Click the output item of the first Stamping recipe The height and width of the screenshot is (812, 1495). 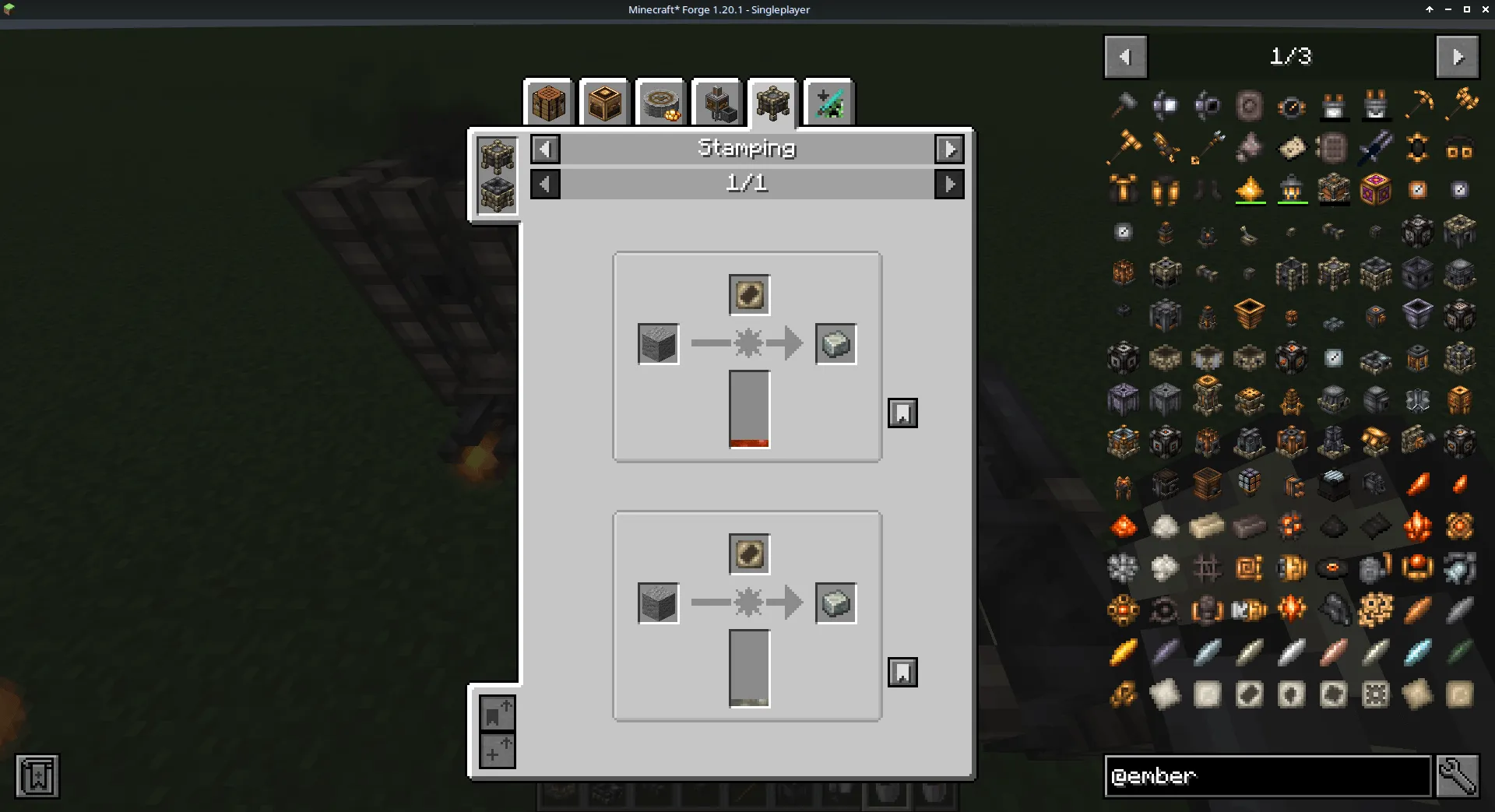[835, 343]
